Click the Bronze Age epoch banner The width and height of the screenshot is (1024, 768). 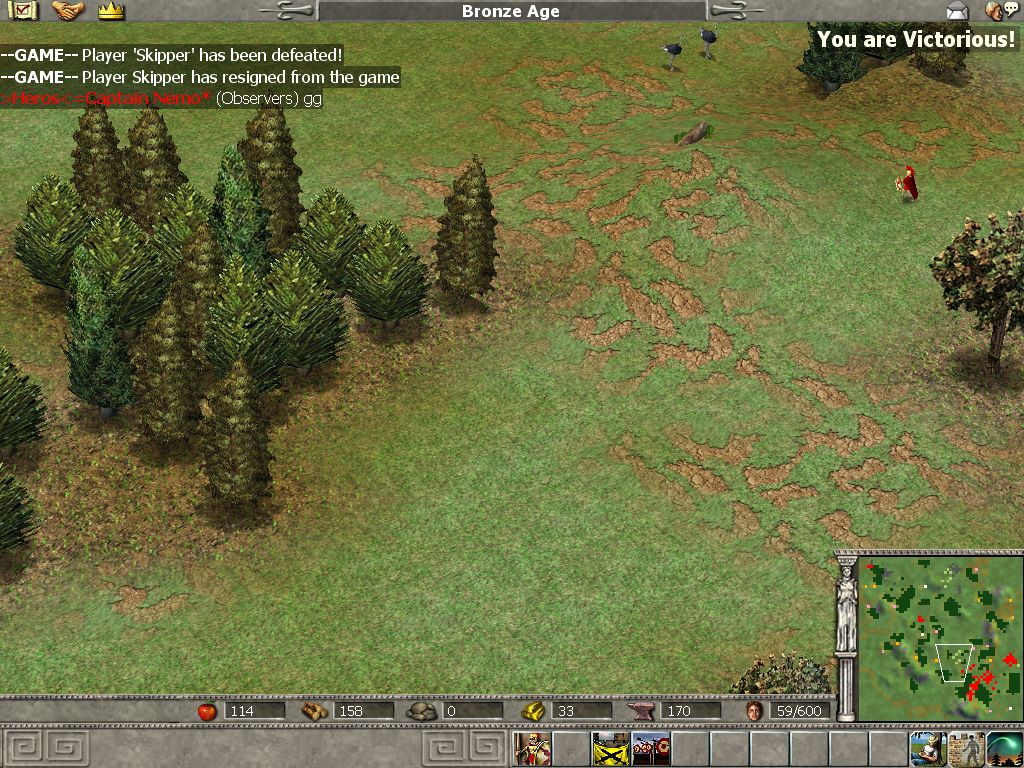512,11
